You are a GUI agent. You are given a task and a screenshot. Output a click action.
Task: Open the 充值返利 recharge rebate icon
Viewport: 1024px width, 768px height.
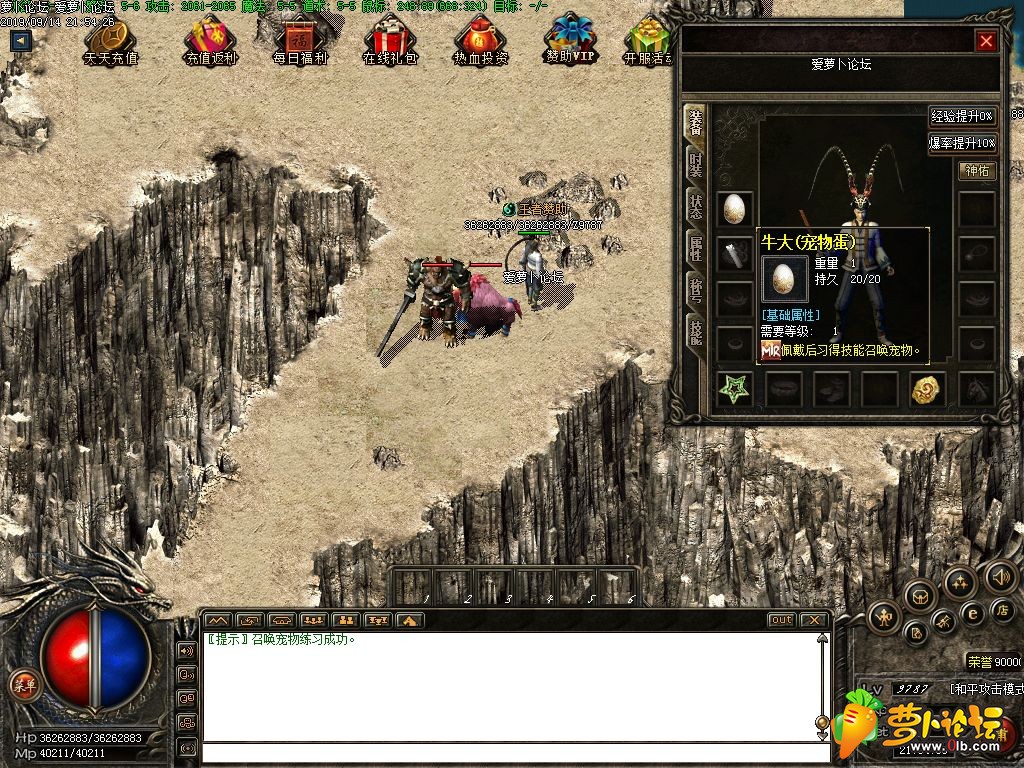(x=209, y=41)
